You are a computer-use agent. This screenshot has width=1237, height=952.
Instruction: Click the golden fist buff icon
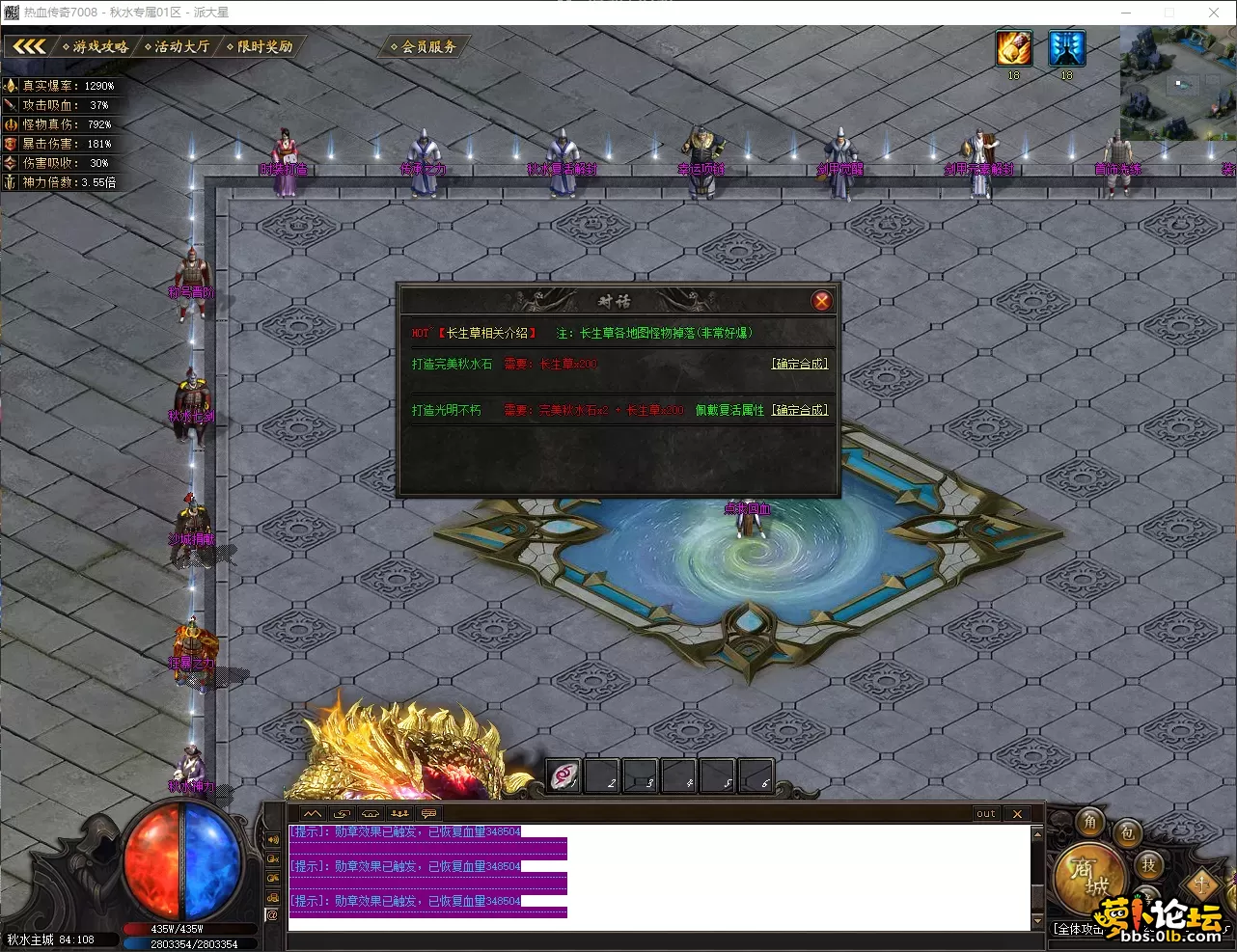(x=1013, y=48)
